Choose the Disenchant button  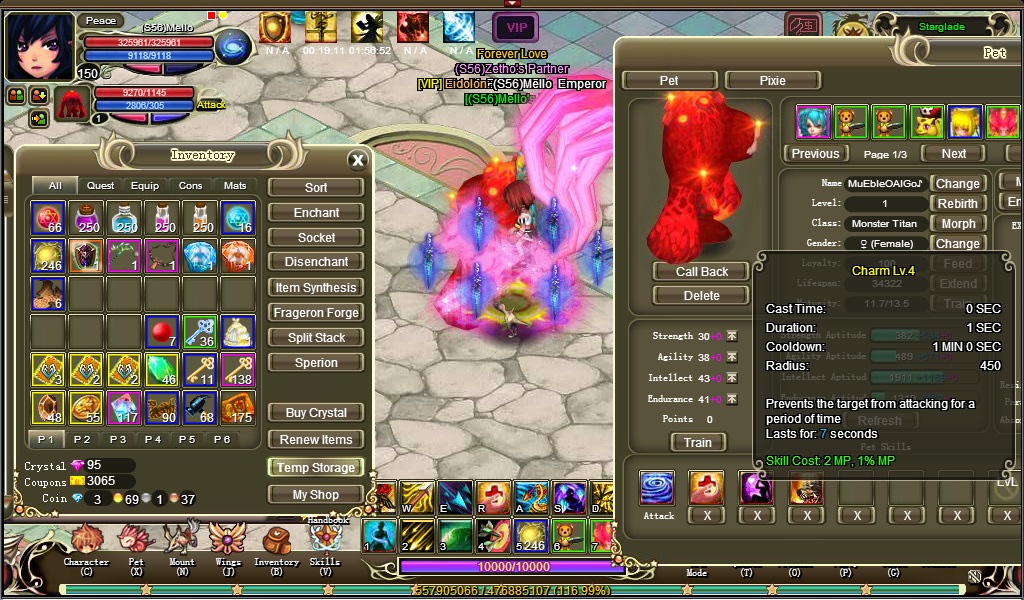316,262
